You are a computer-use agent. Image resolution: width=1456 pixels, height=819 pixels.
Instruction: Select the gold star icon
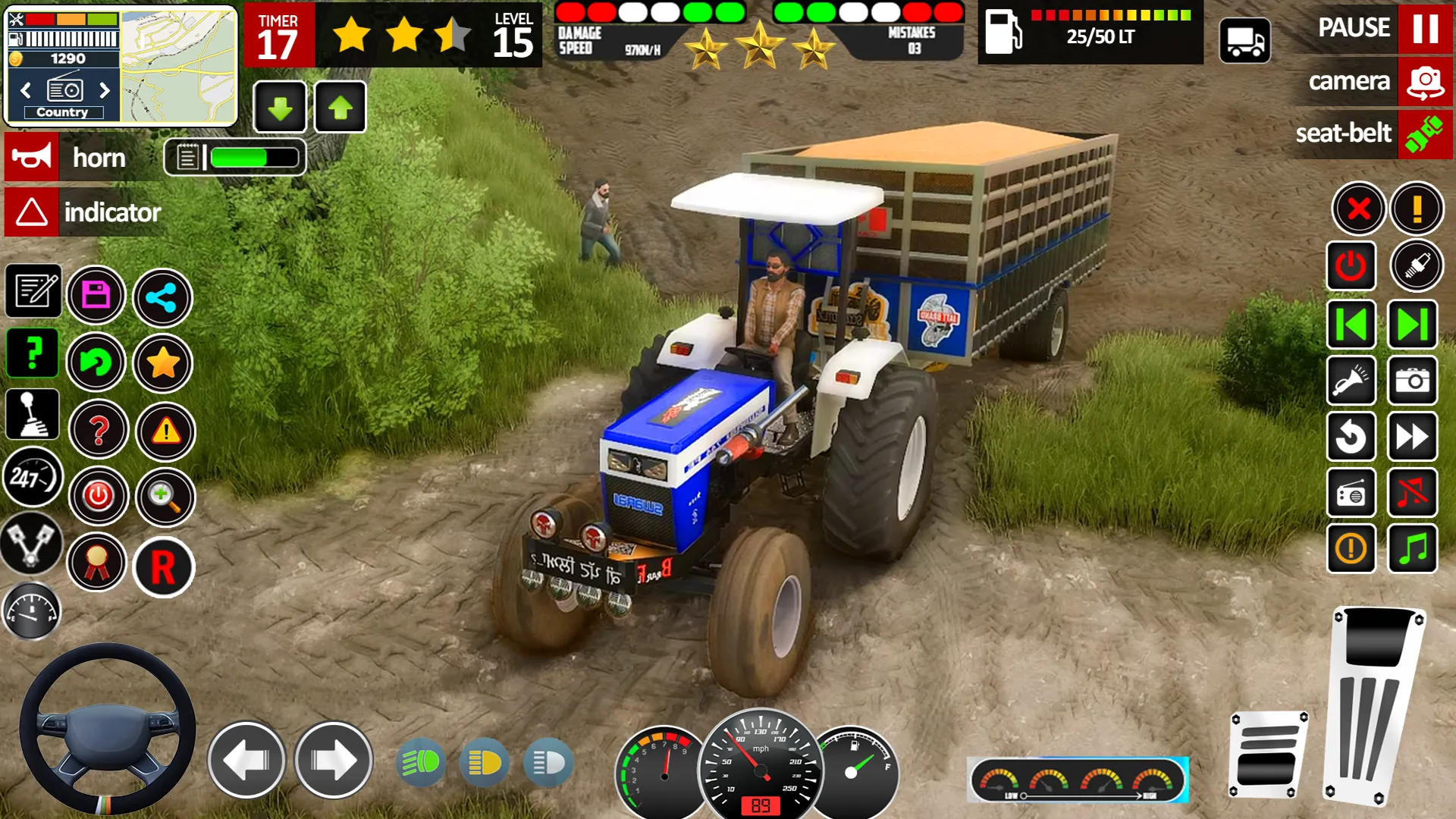(x=163, y=364)
